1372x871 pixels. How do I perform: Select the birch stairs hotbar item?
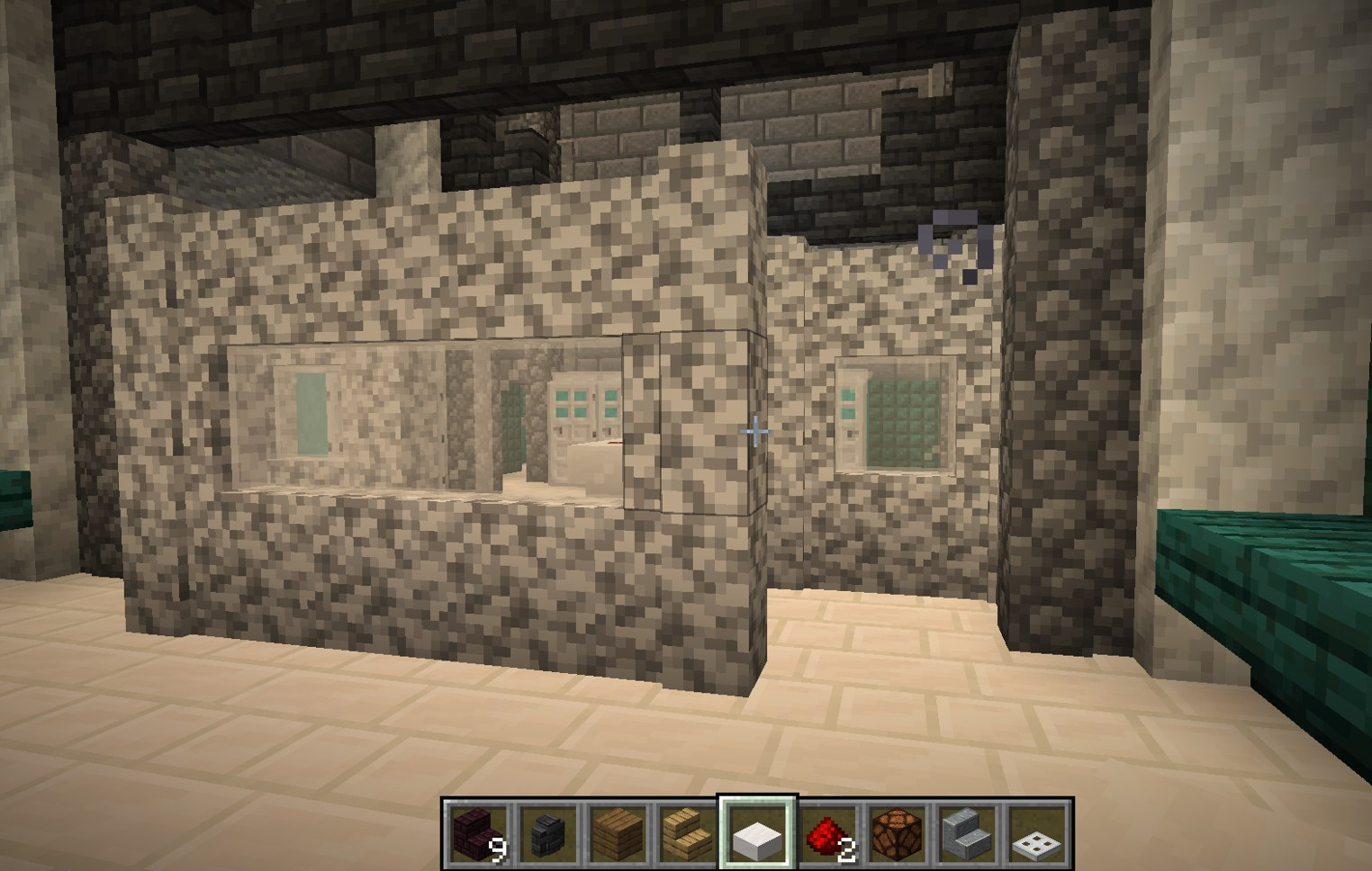coord(689,834)
